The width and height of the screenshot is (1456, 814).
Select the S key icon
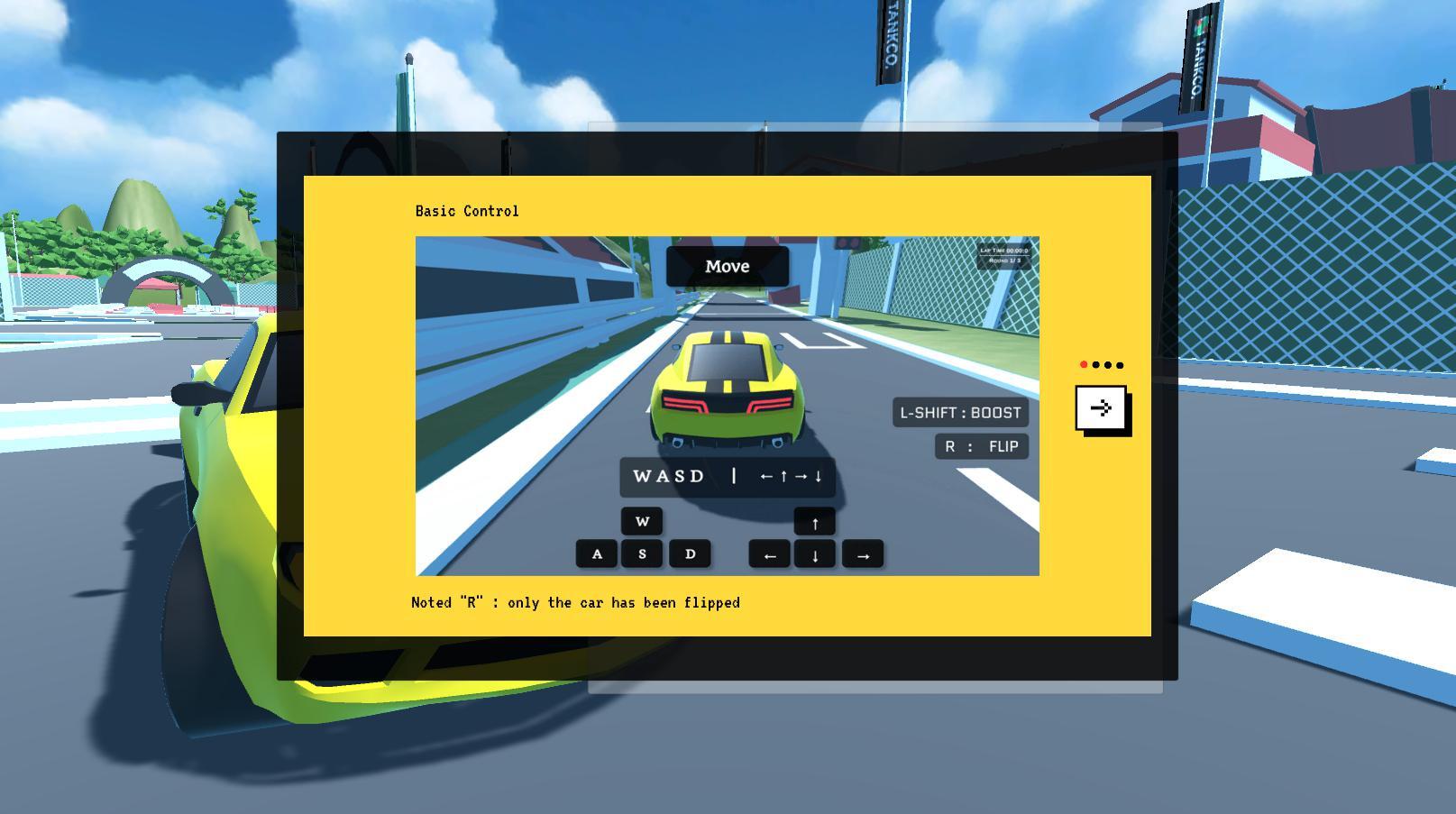[x=642, y=553]
